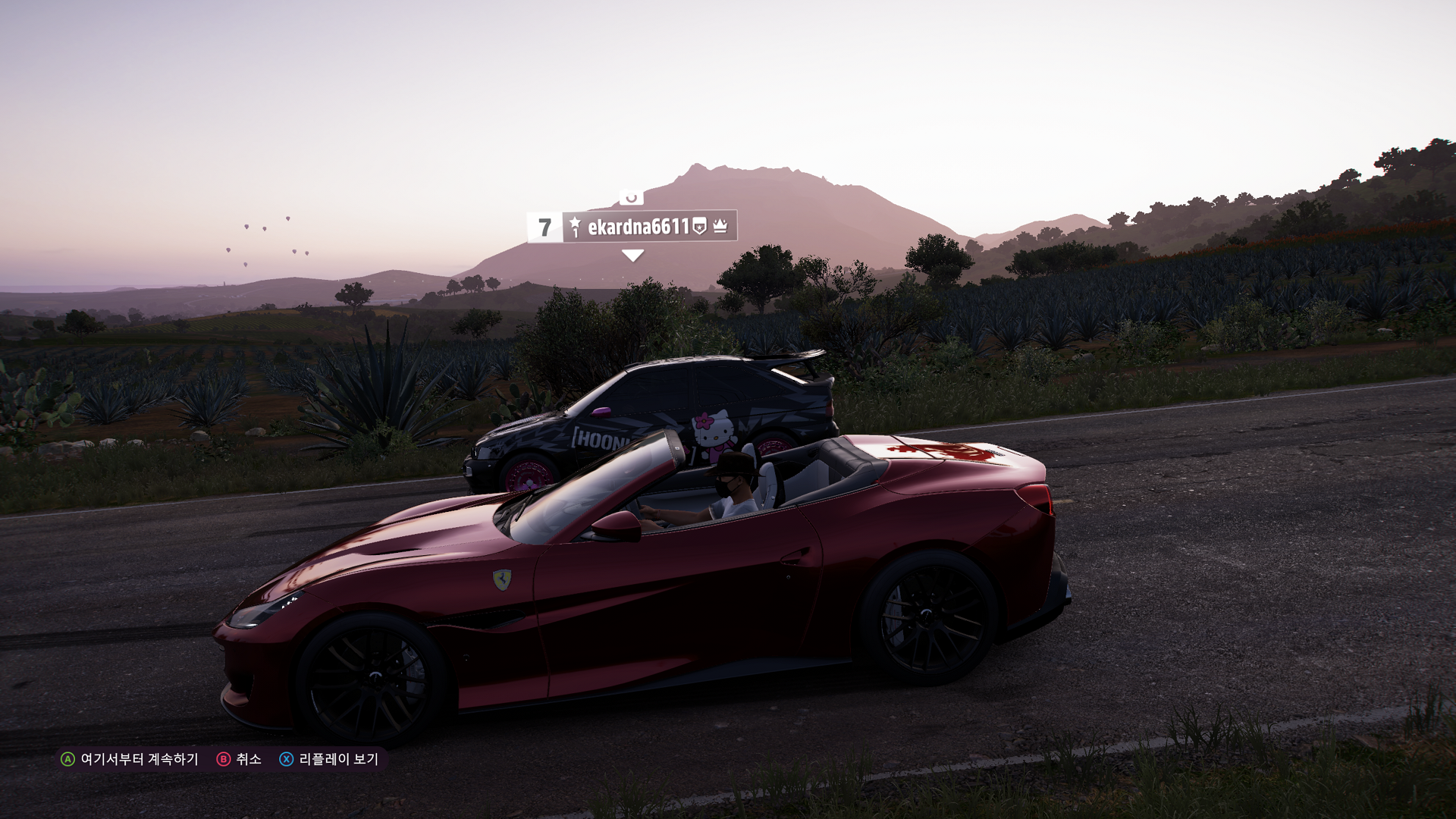The height and width of the screenshot is (819, 1456).
Task: Open 리플레이 보기 to view the replay
Action: tap(330, 759)
